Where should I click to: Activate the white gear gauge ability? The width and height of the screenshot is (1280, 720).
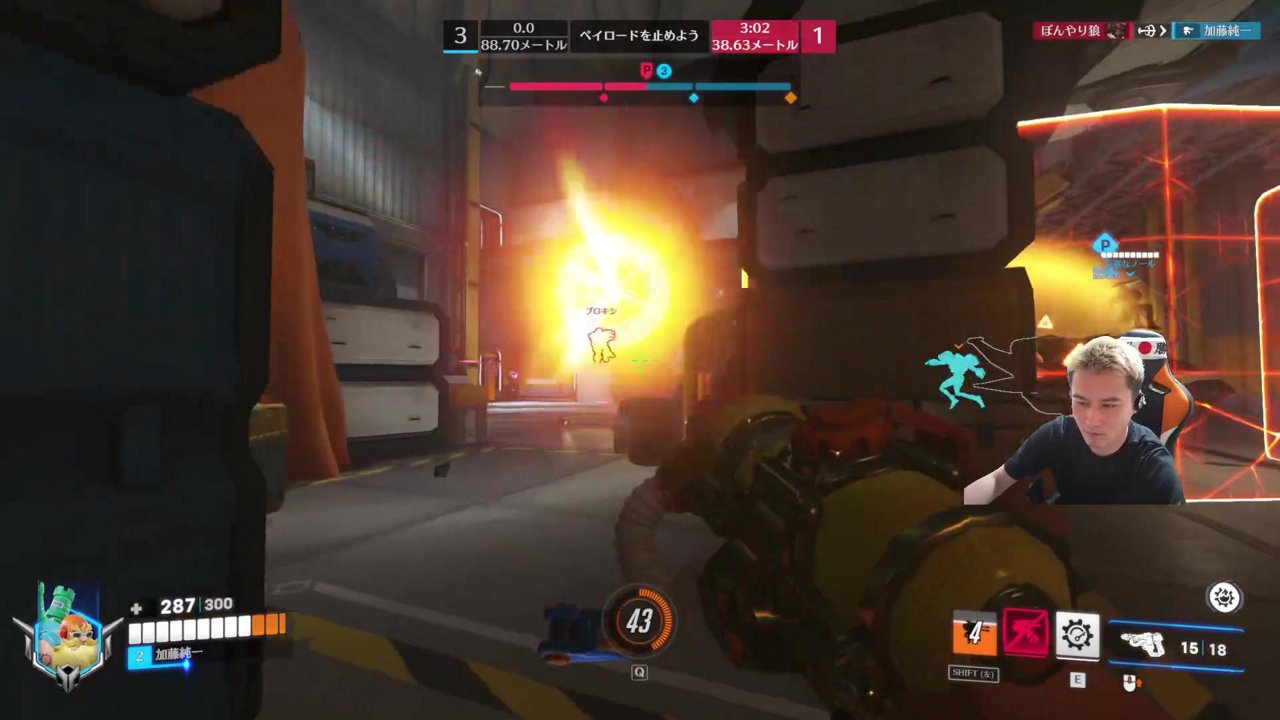pos(1077,635)
